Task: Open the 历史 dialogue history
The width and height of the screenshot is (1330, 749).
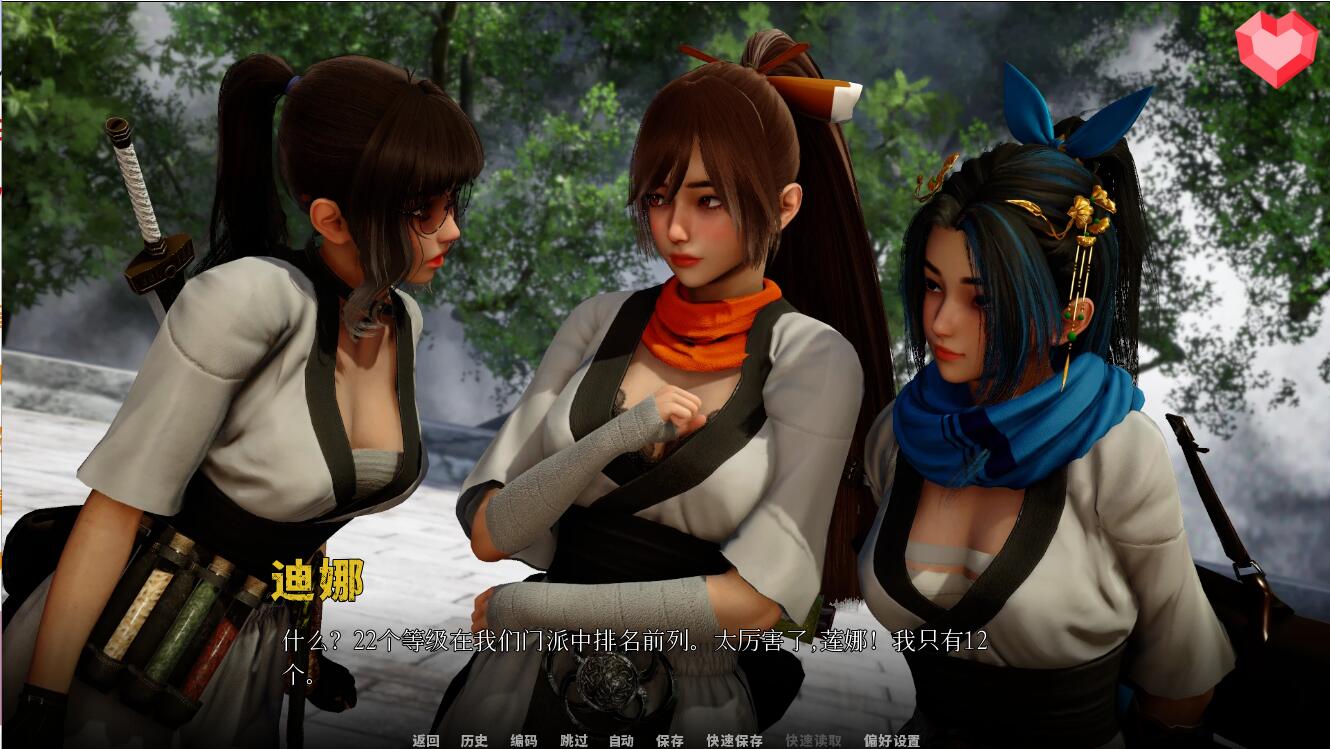Action: click(477, 742)
